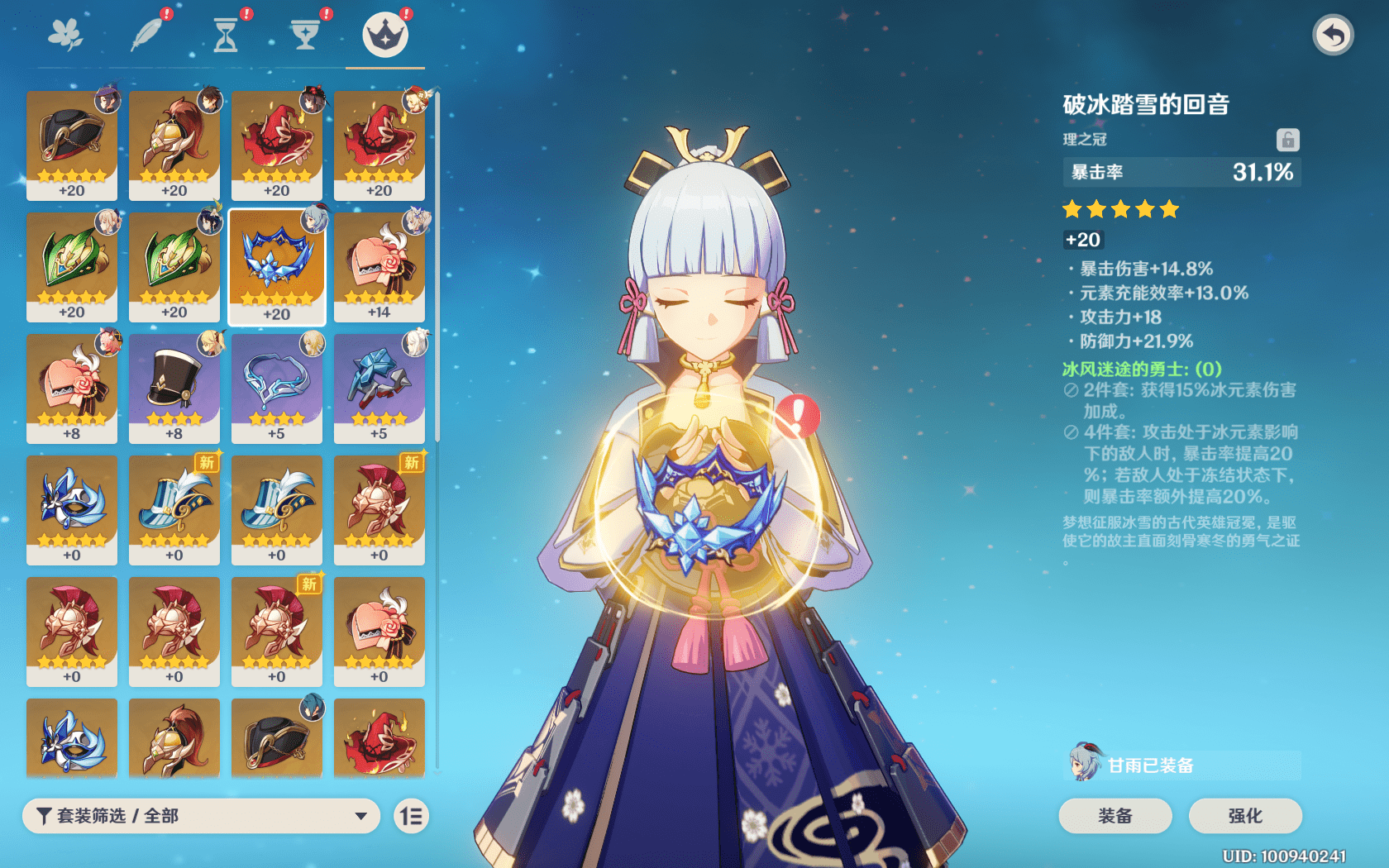
Task: Choose the +8 pink rose hat
Action: click(72, 388)
